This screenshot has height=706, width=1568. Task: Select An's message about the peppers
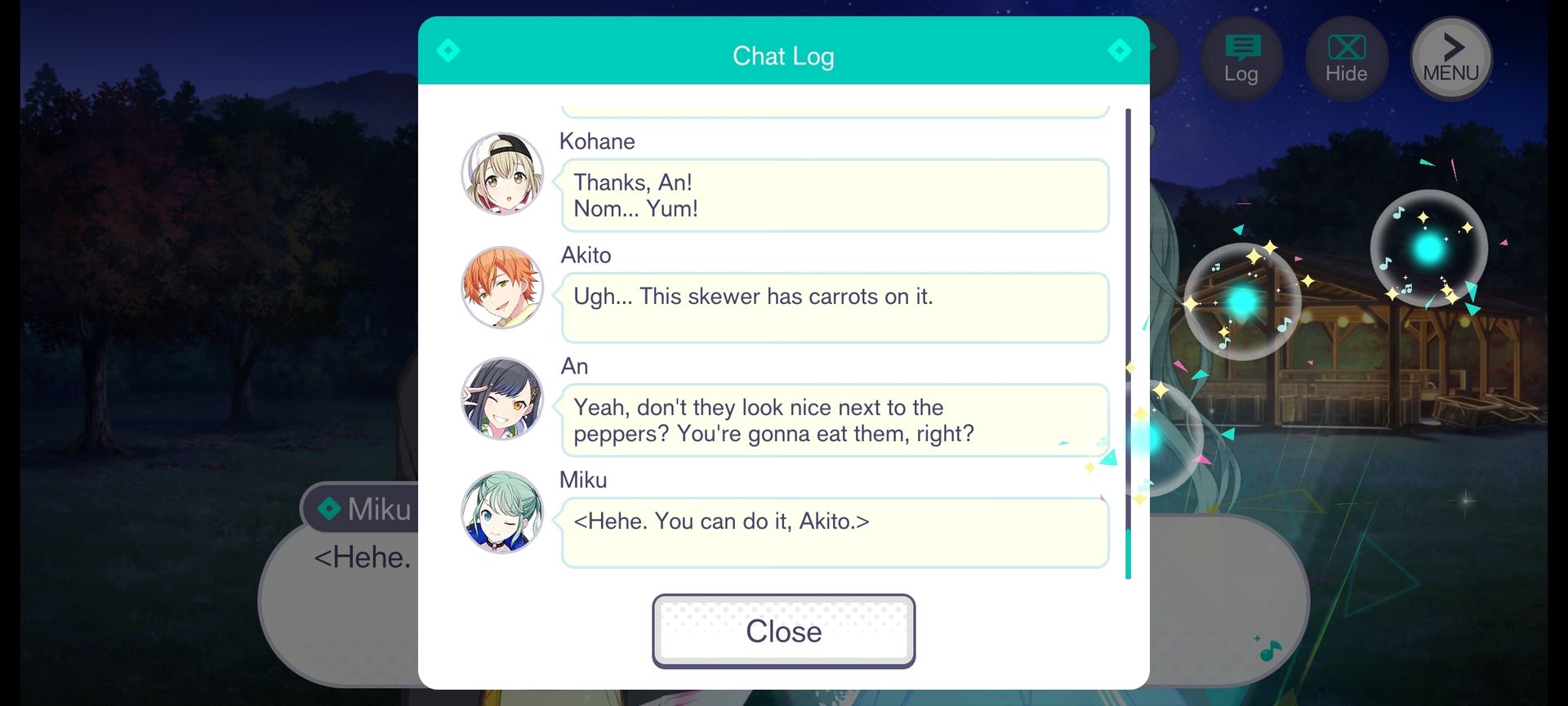tap(835, 420)
